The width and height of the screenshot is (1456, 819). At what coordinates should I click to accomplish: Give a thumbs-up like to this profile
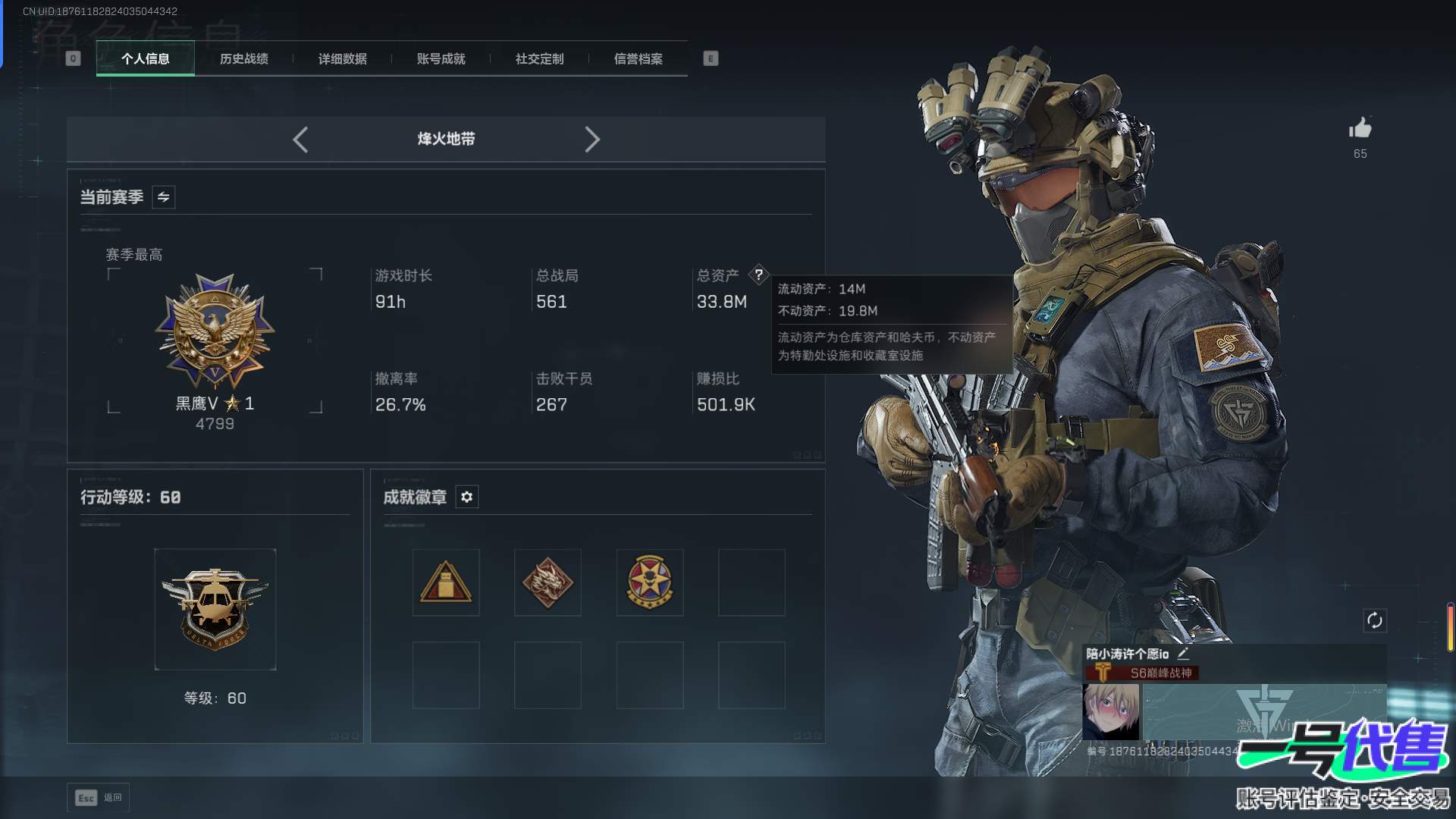(1360, 128)
